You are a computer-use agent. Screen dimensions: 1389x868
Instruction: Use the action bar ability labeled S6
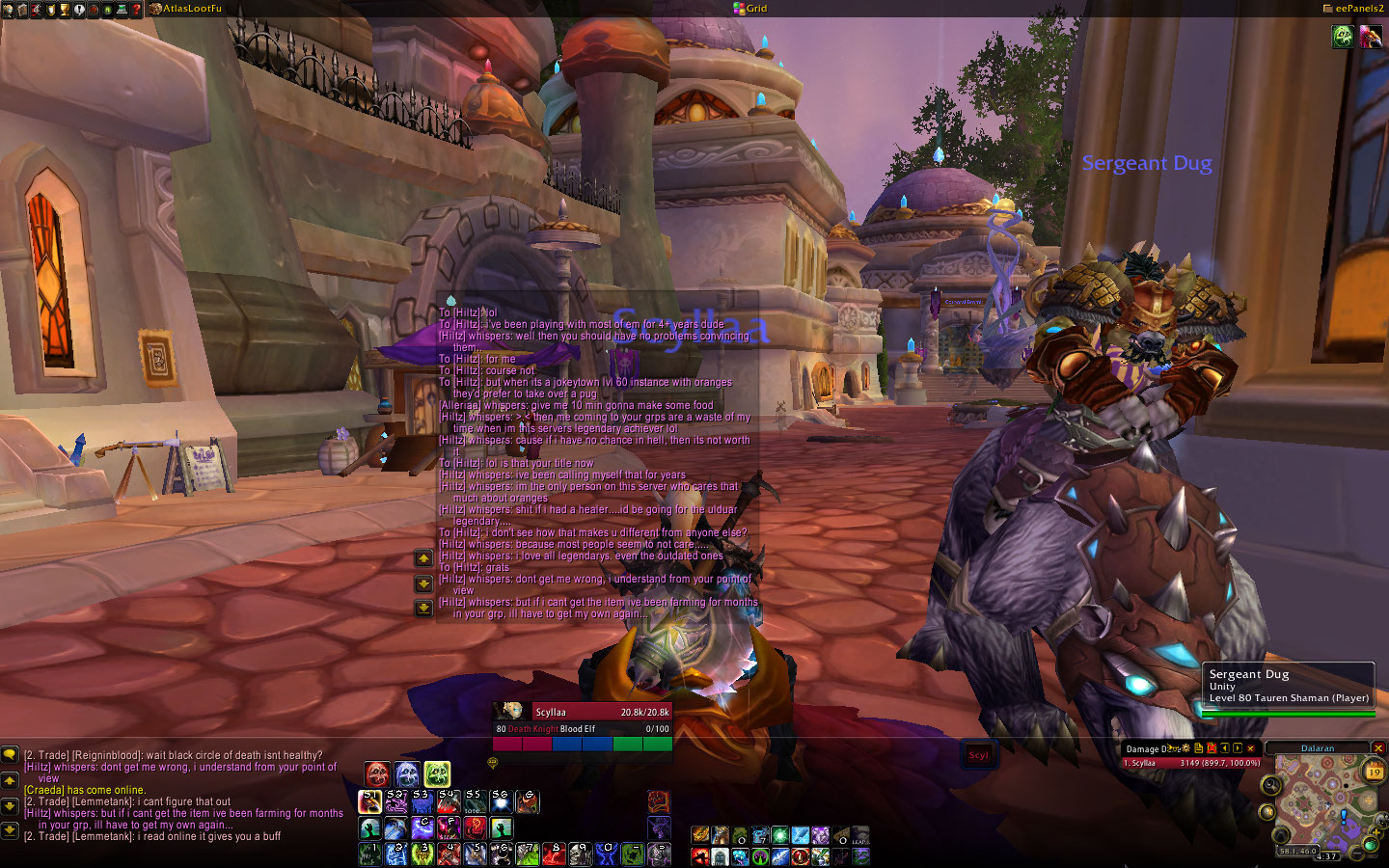click(x=501, y=801)
